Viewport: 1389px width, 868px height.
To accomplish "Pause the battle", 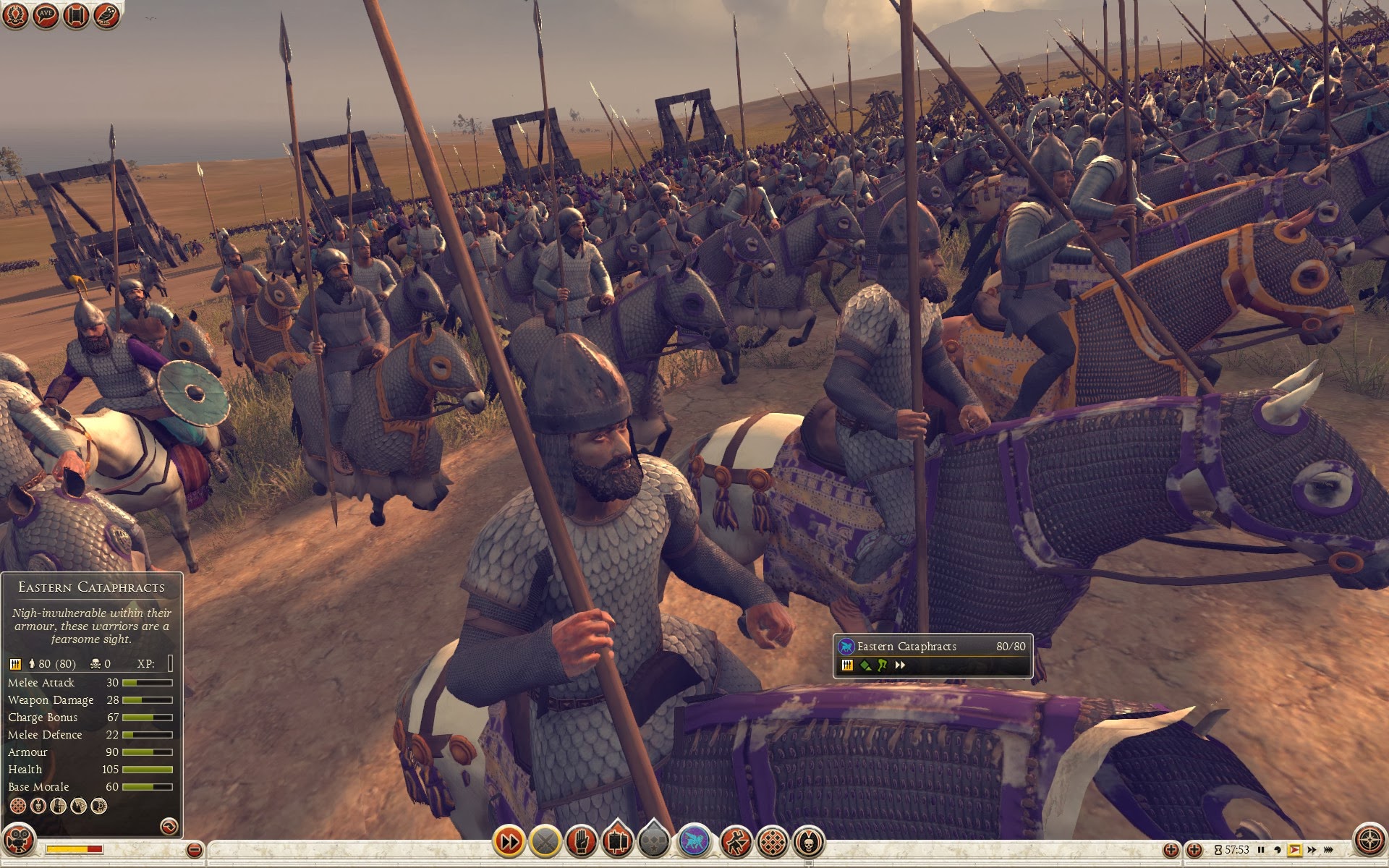I will [x=1261, y=850].
